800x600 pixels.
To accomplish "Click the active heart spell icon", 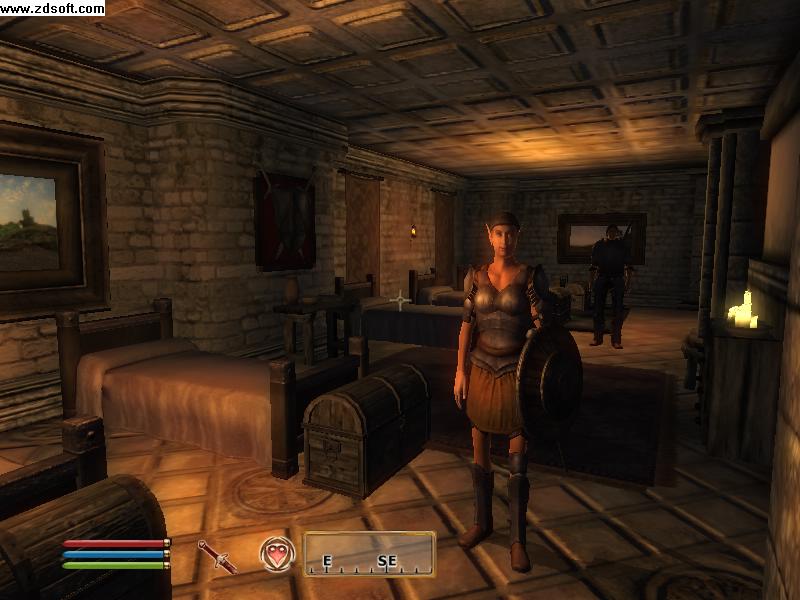I will (275, 553).
